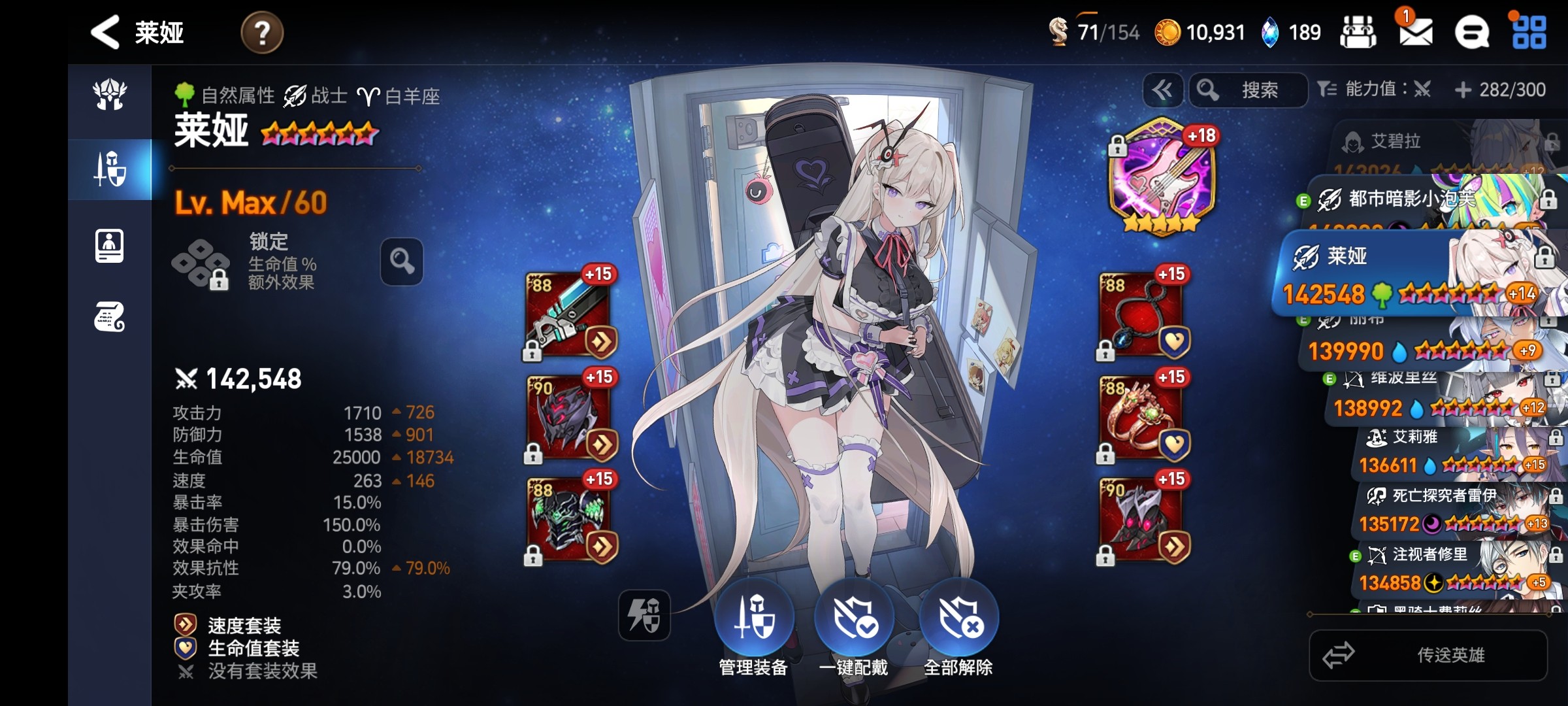1568x706 pixels.
Task: Open the four-square main menu grid
Action: pyautogui.click(x=1529, y=33)
